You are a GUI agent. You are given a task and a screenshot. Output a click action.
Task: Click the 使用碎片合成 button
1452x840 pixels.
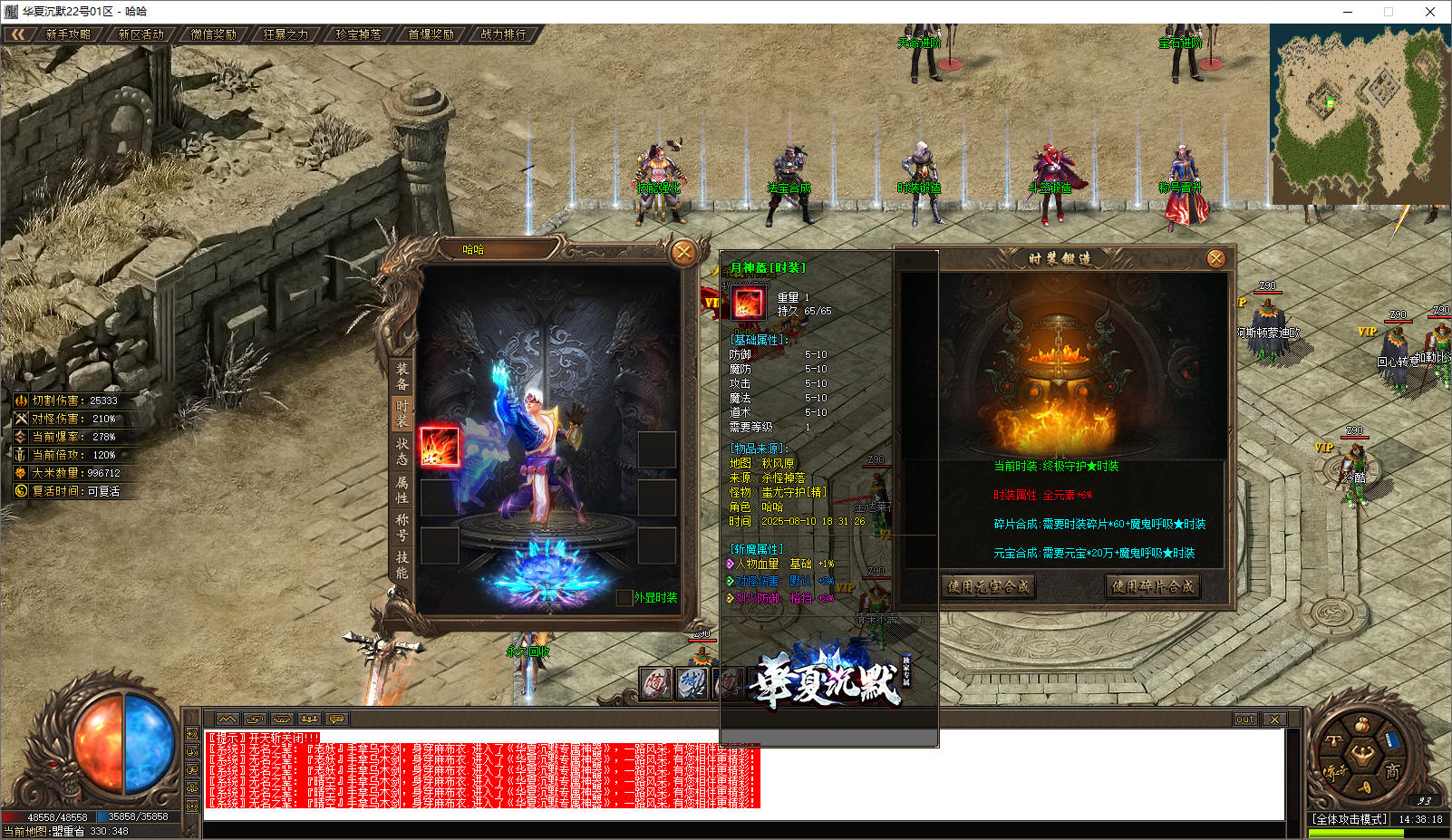click(x=1153, y=586)
